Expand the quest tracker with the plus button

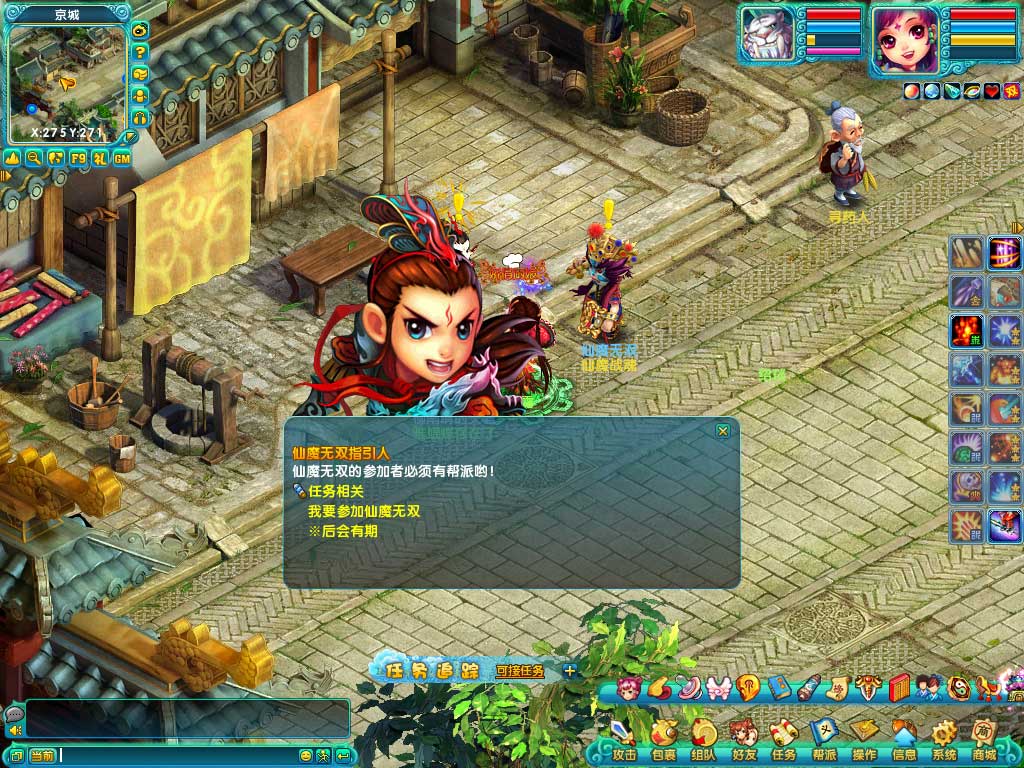(570, 671)
